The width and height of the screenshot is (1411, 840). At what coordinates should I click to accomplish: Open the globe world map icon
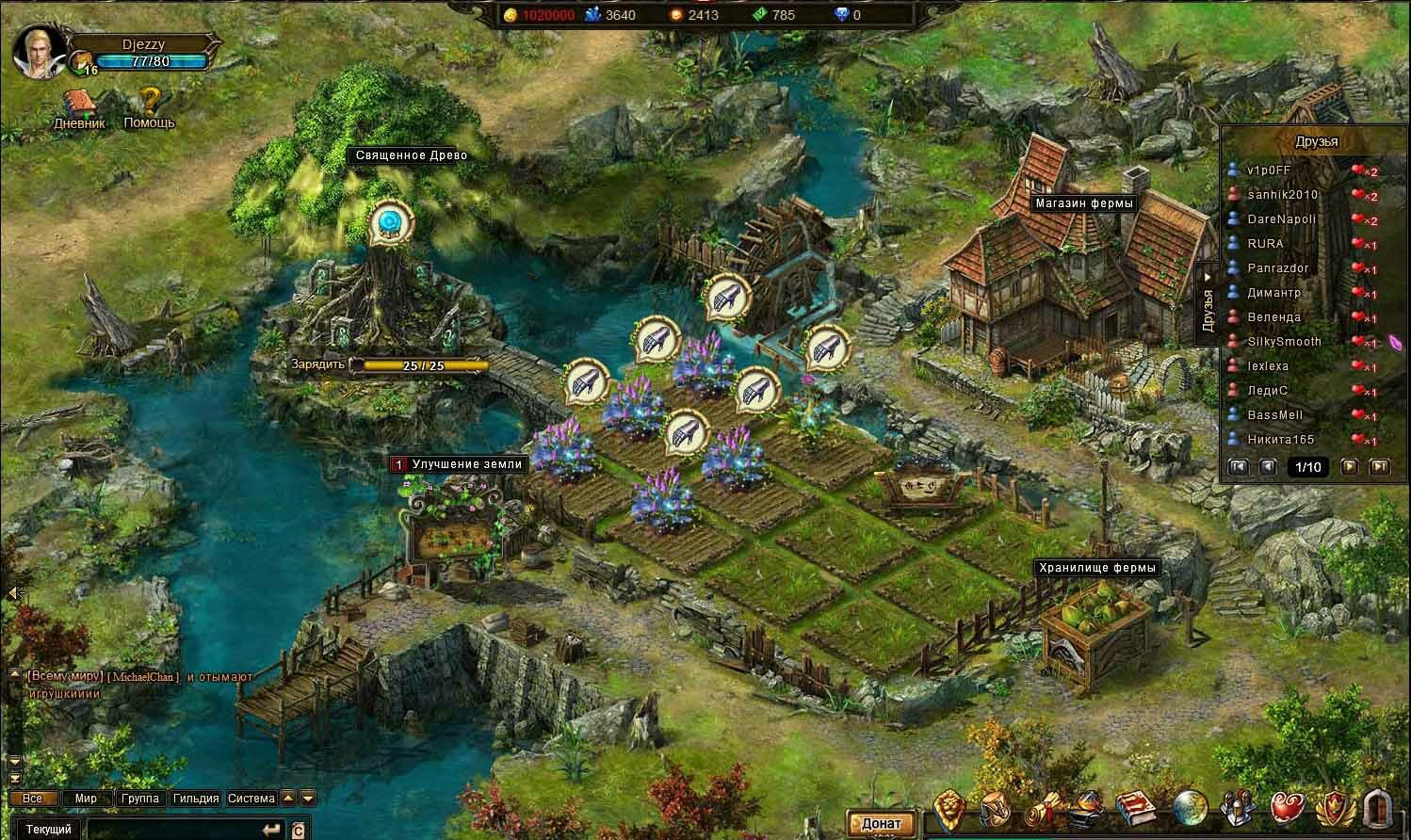point(1191,809)
